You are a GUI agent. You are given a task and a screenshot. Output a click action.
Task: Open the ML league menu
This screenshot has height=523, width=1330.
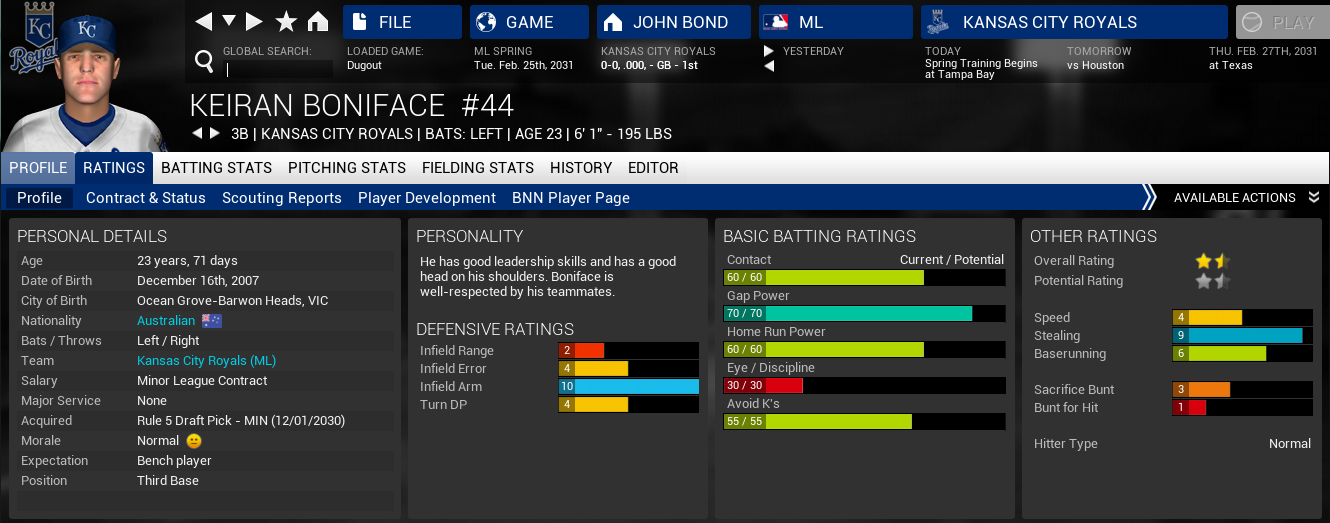click(x=835, y=22)
